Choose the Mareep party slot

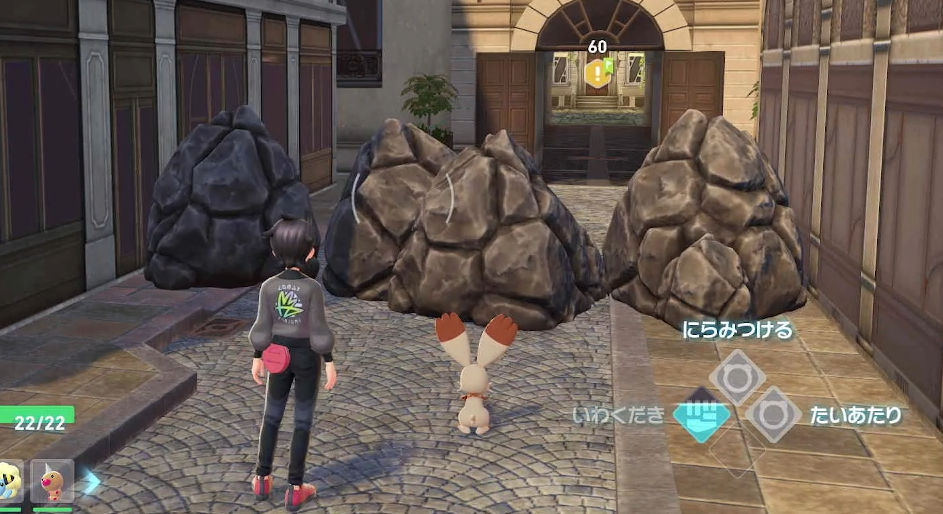pyautogui.click(x=10, y=481)
